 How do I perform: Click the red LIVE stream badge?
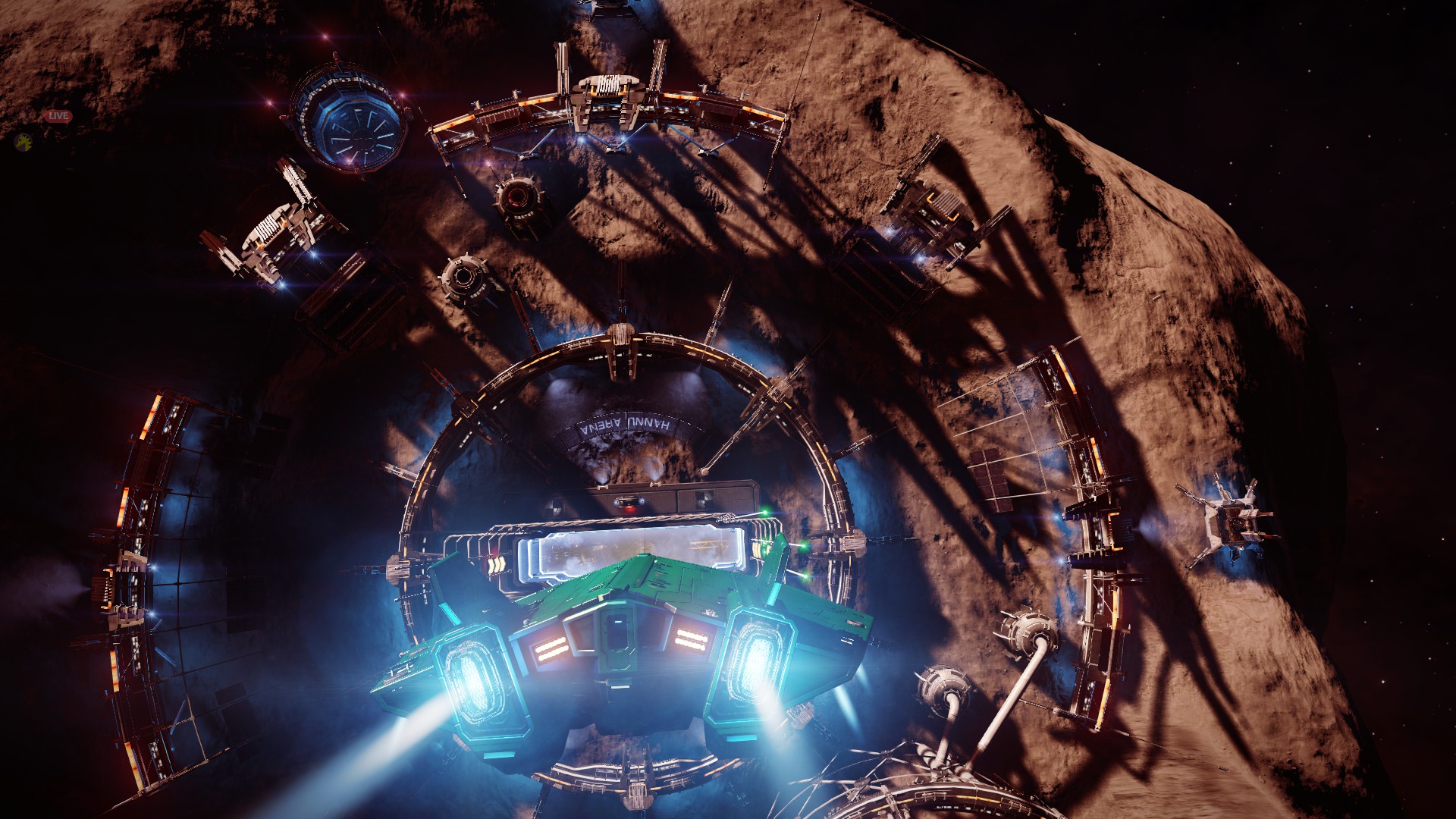tap(58, 116)
